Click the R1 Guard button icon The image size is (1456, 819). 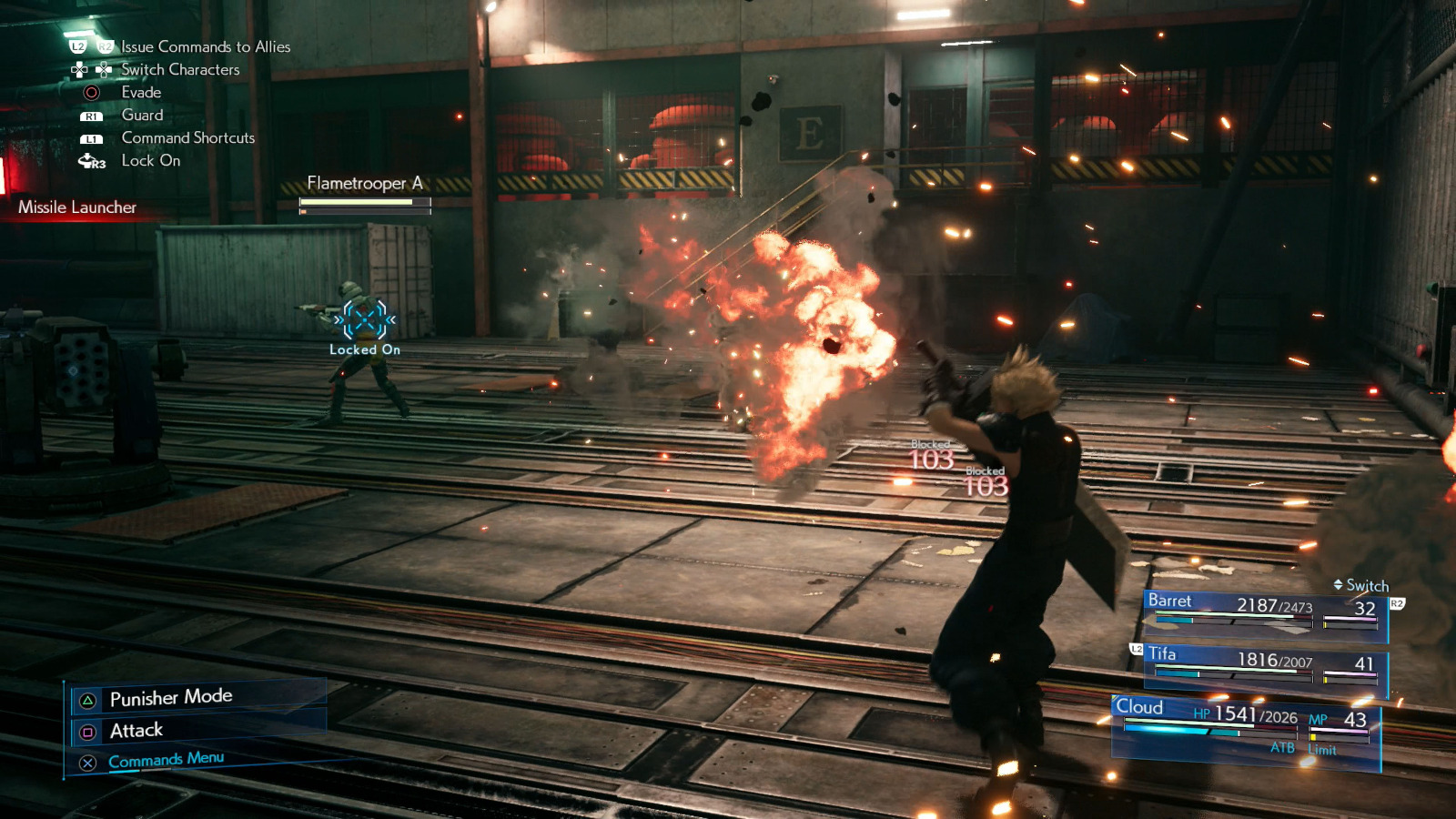pyautogui.click(x=93, y=115)
